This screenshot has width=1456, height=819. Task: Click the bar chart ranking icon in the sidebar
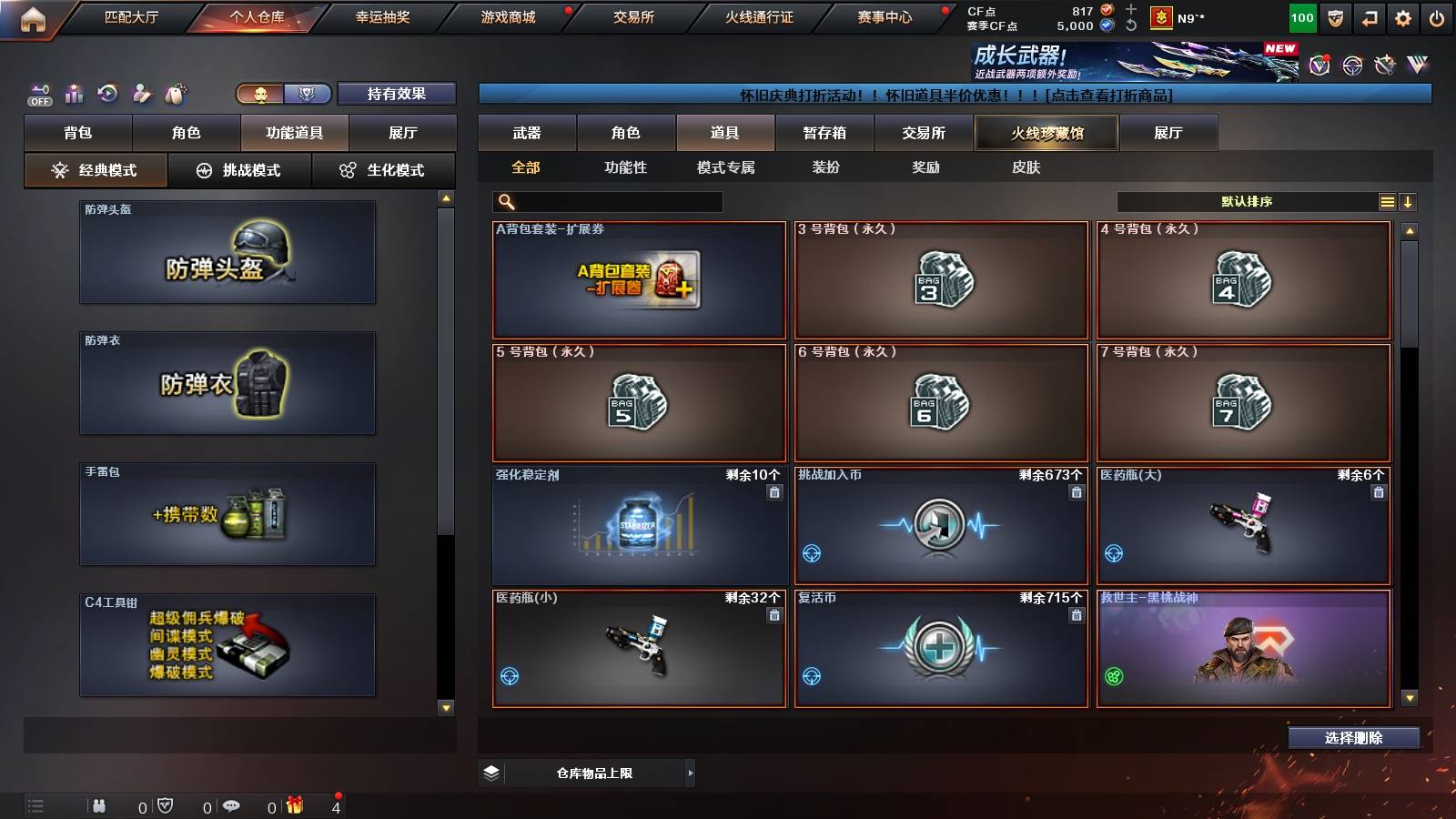73,93
